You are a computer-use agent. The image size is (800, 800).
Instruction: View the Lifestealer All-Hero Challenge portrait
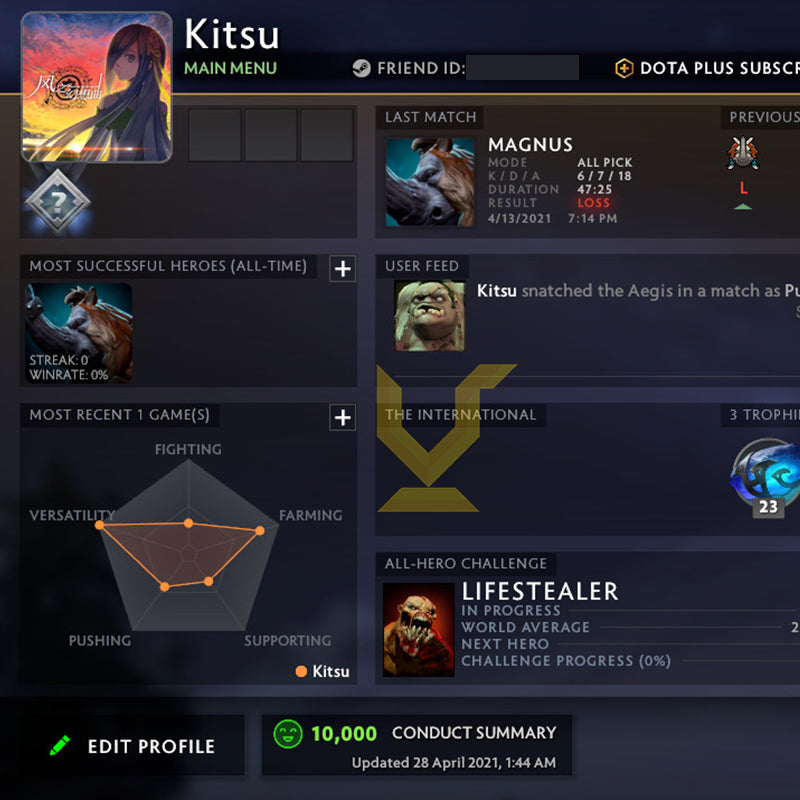418,630
